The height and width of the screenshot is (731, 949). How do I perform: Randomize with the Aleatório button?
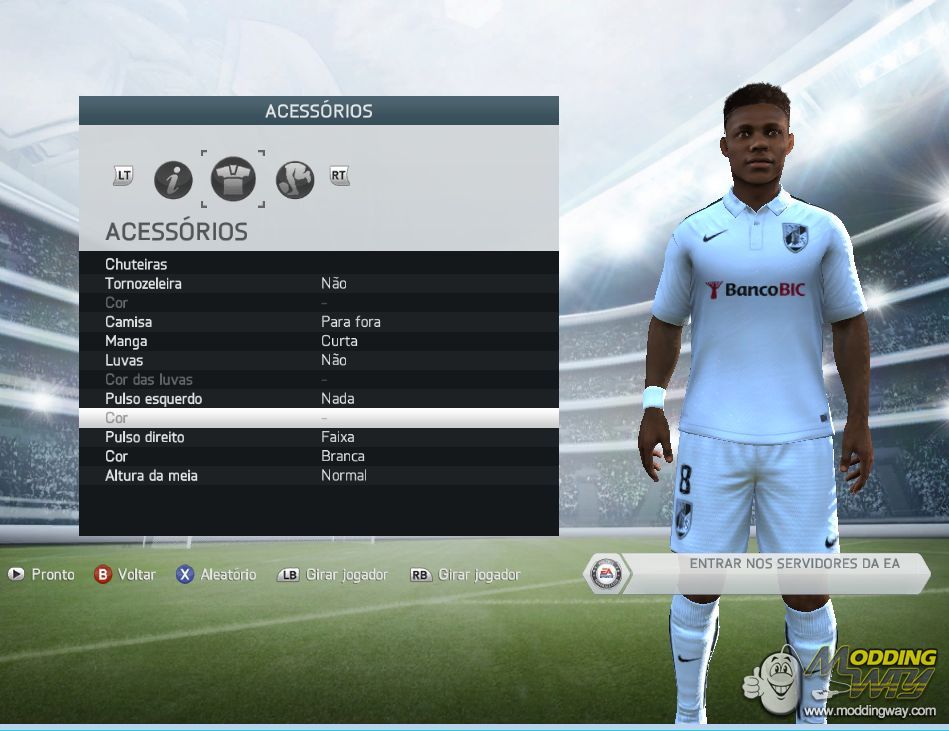pos(216,574)
